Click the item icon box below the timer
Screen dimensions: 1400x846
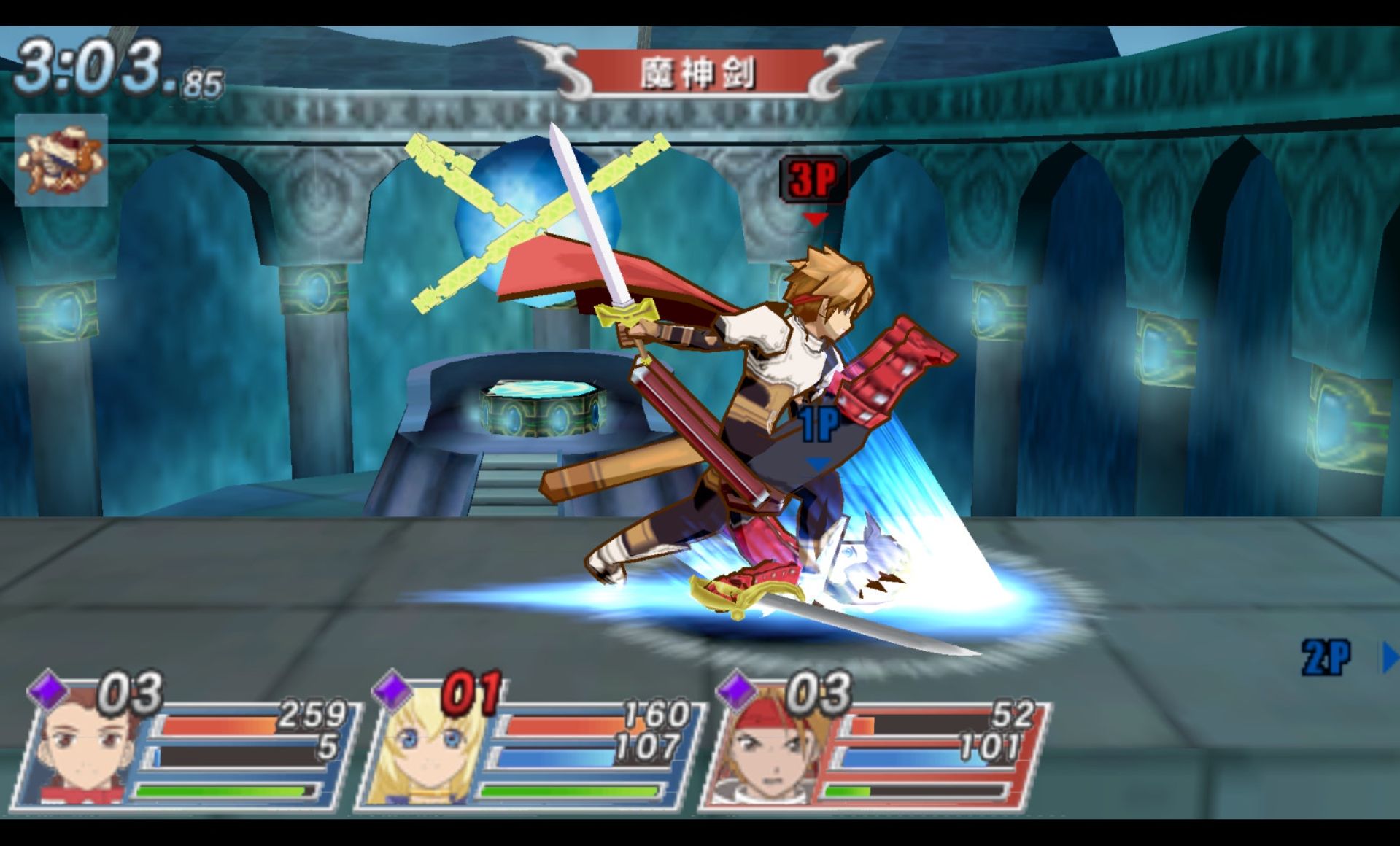click(x=61, y=160)
